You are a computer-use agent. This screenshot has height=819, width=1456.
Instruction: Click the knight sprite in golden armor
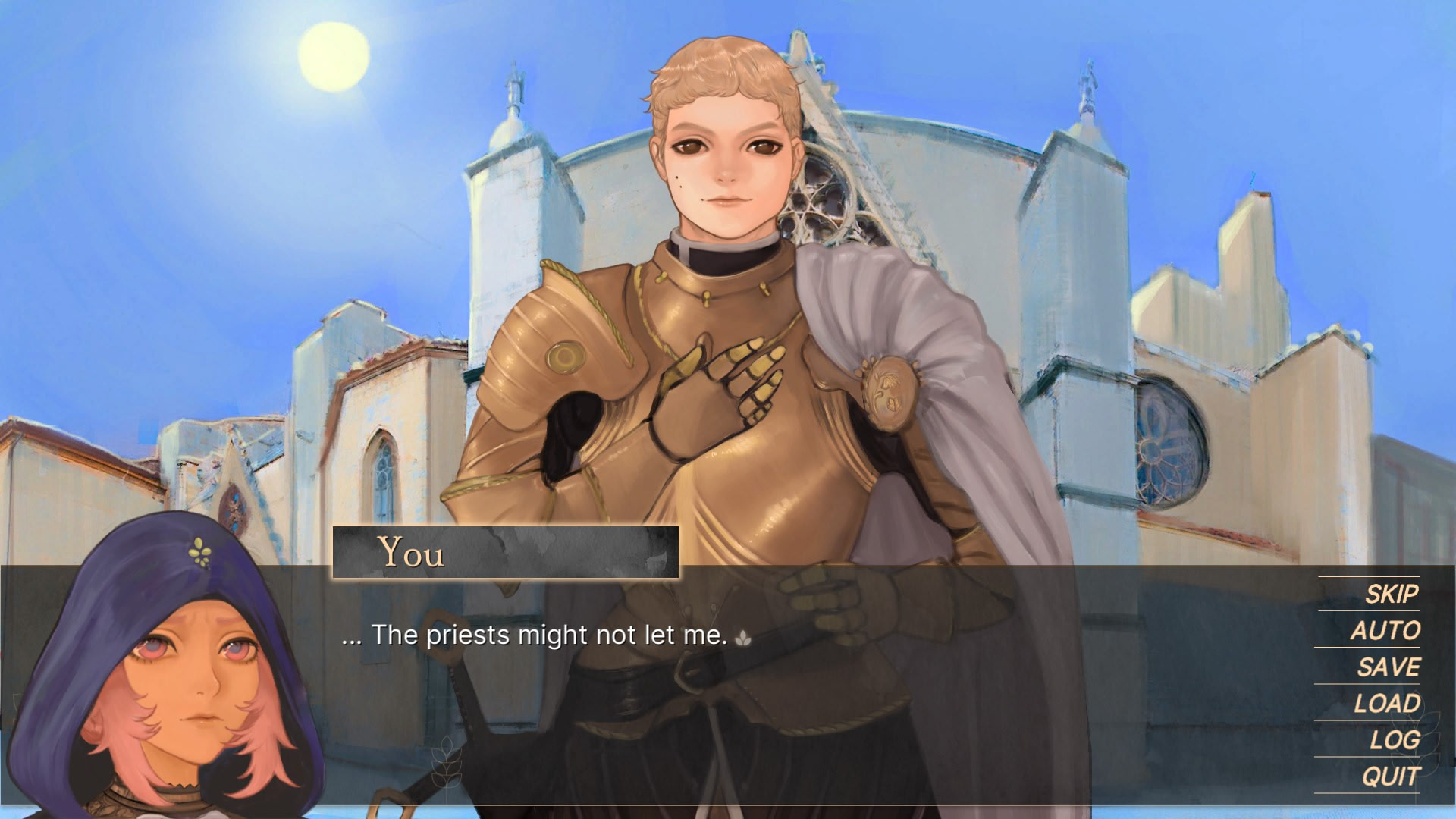(x=720, y=341)
